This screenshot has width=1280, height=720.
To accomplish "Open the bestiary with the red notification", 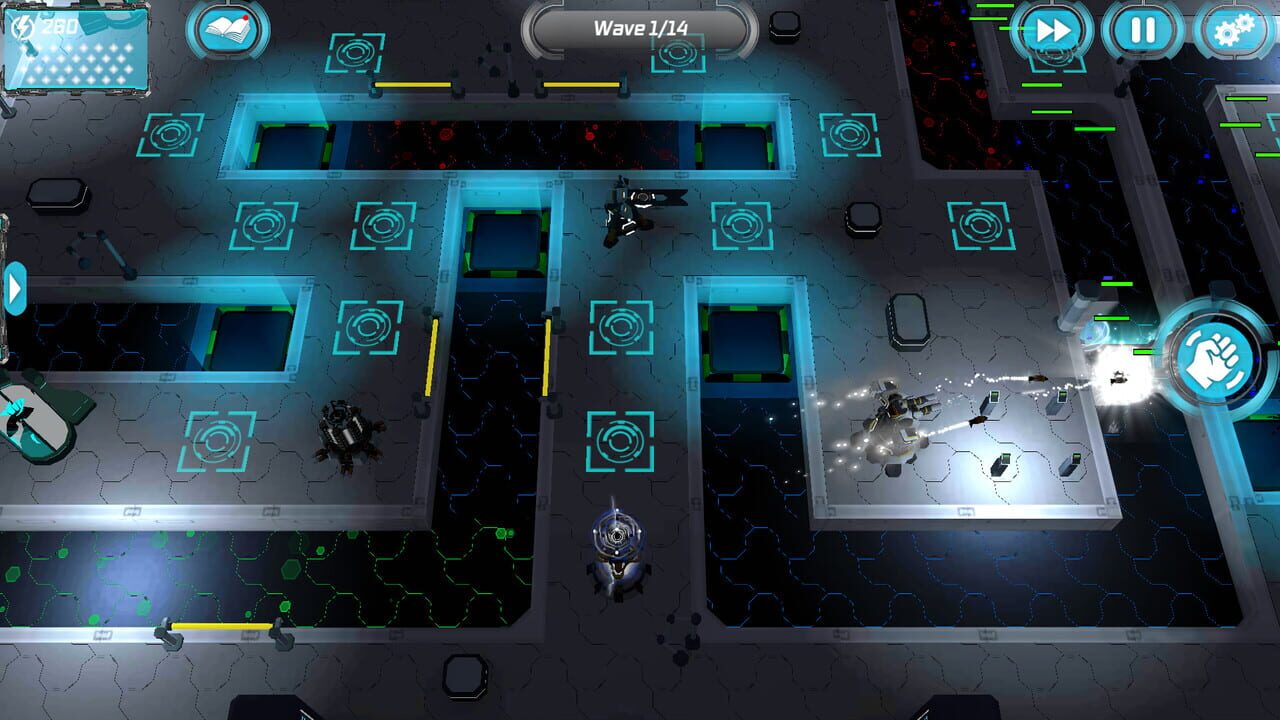I will (x=228, y=31).
